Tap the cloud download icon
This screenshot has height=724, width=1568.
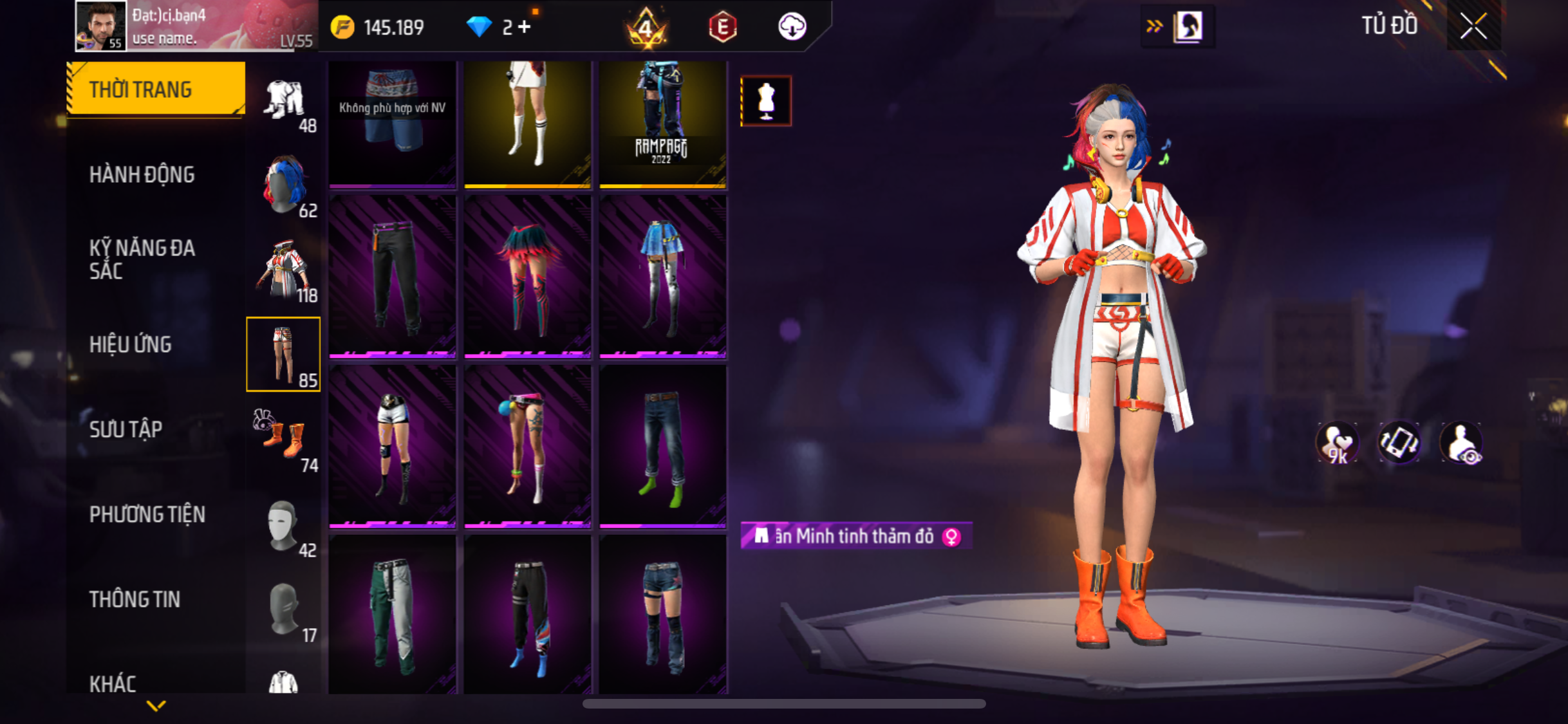792,27
